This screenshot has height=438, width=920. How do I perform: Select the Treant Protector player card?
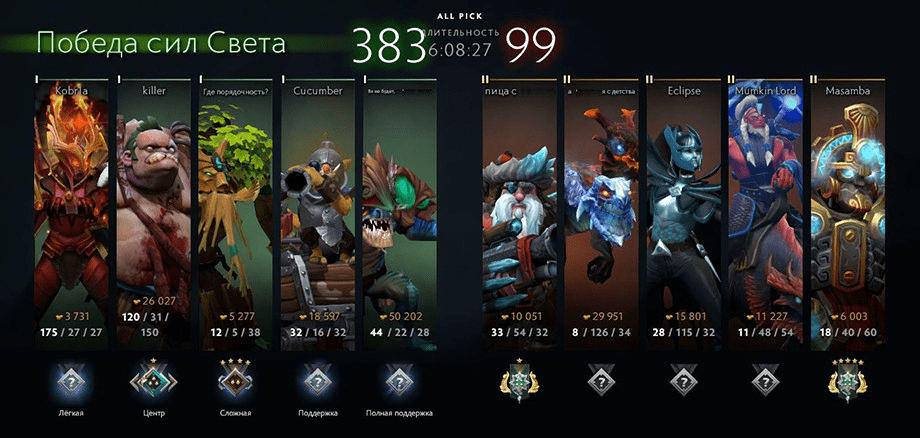click(x=236, y=205)
